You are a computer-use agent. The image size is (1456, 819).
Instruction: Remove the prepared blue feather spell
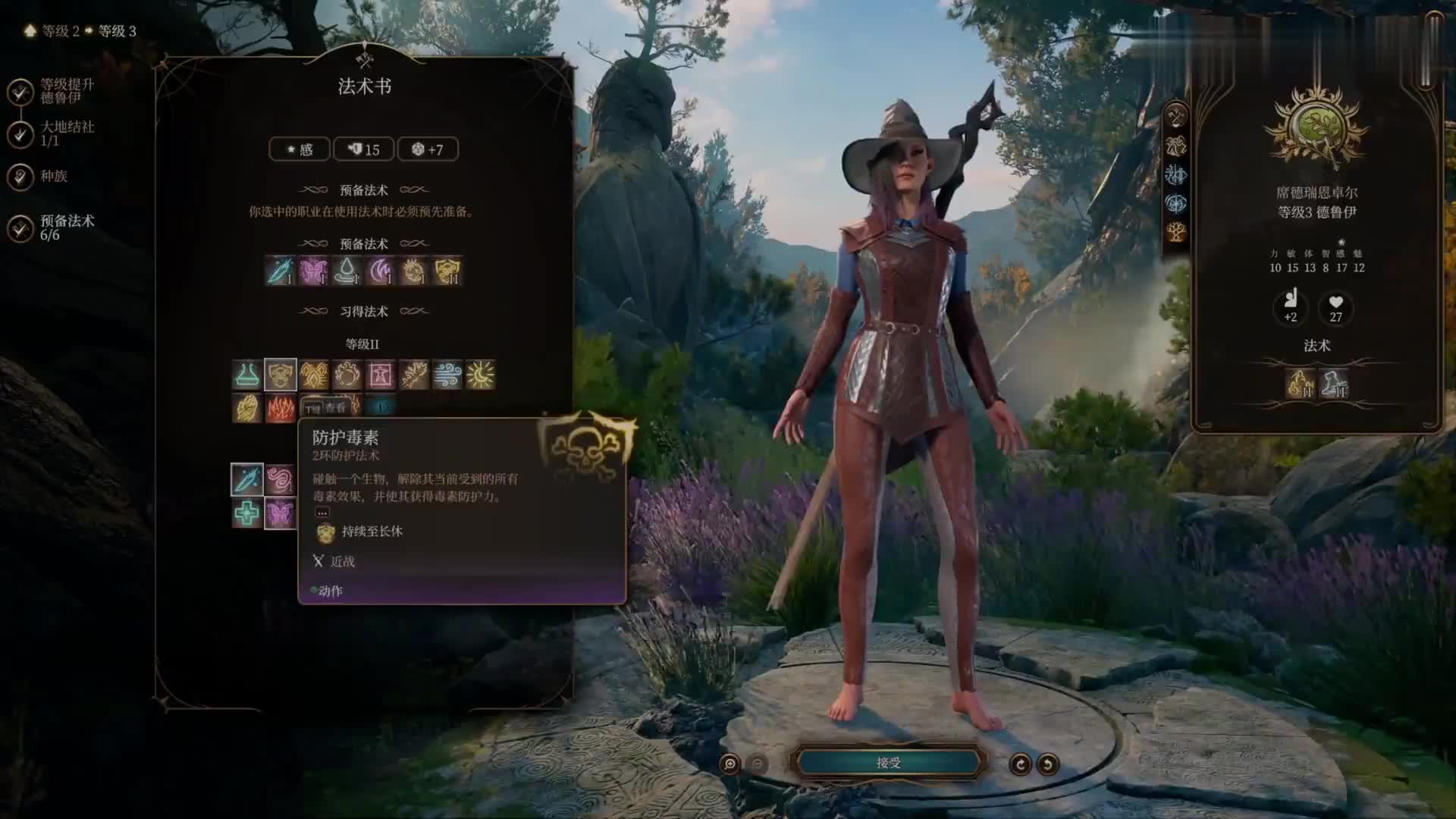(x=280, y=271)
